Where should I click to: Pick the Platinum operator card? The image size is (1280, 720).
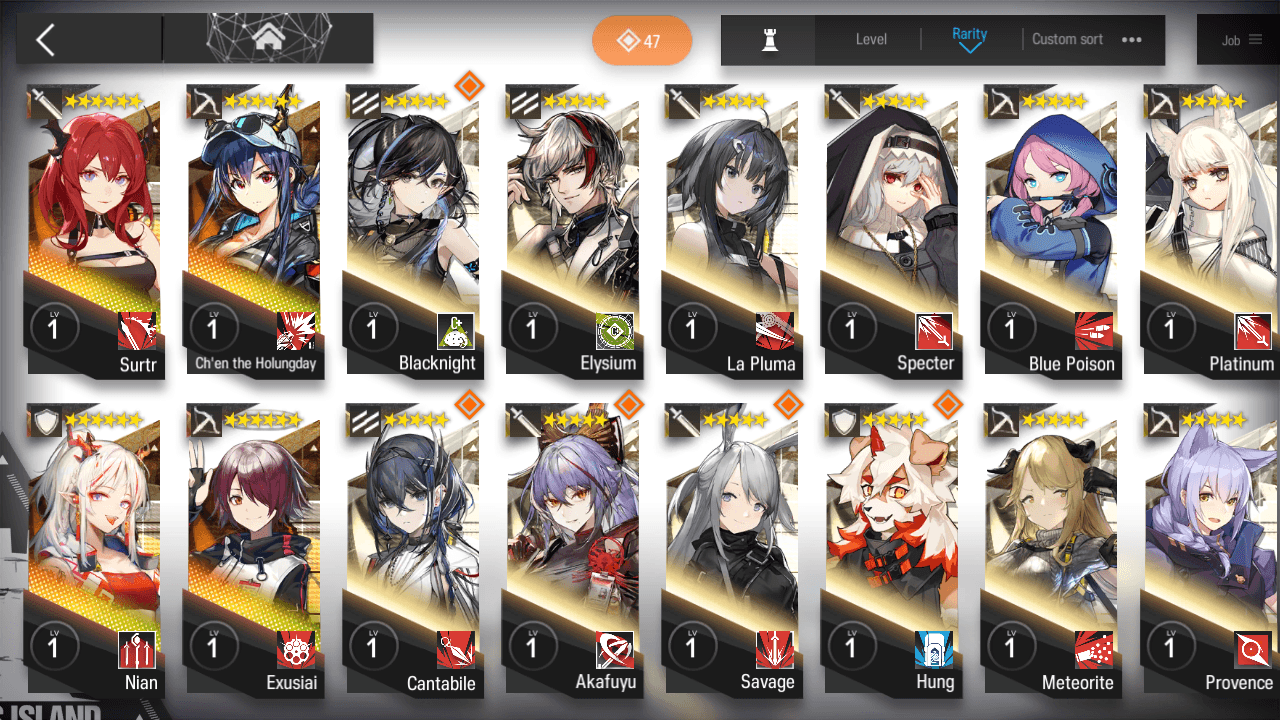click(x=1209, y=230)
